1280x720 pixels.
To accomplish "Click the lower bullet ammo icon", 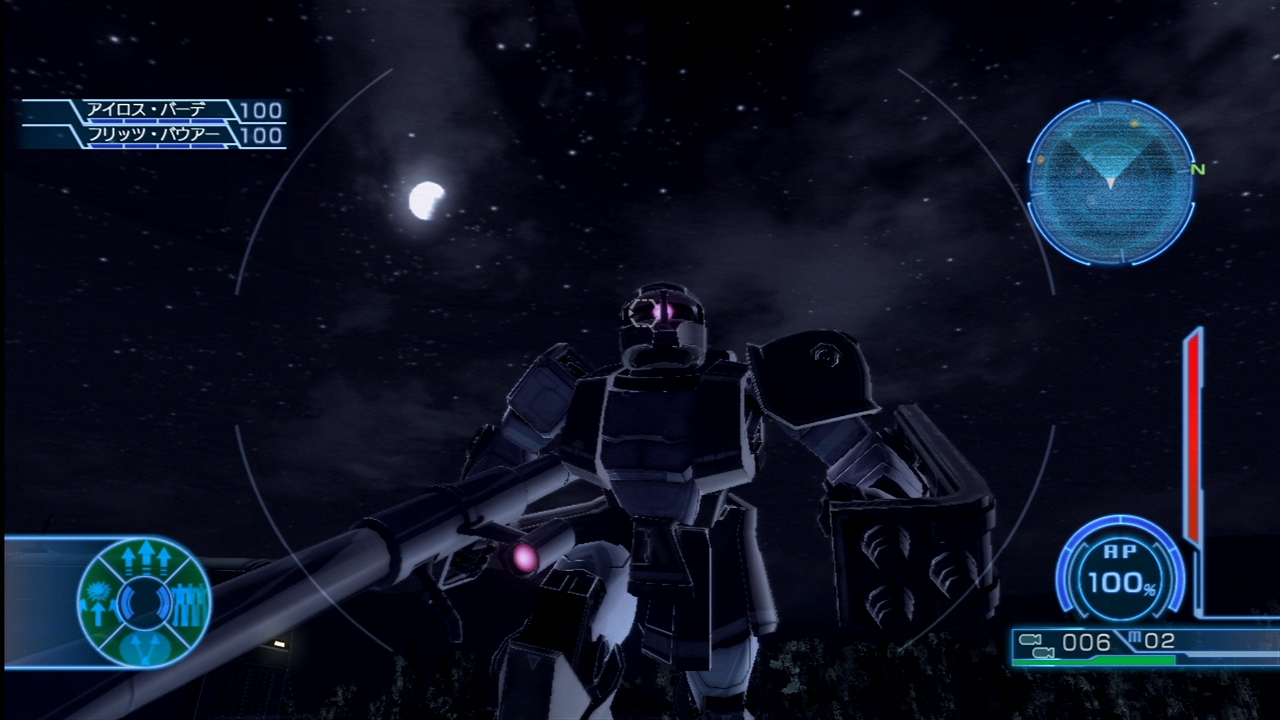I will coord(1044,653).
